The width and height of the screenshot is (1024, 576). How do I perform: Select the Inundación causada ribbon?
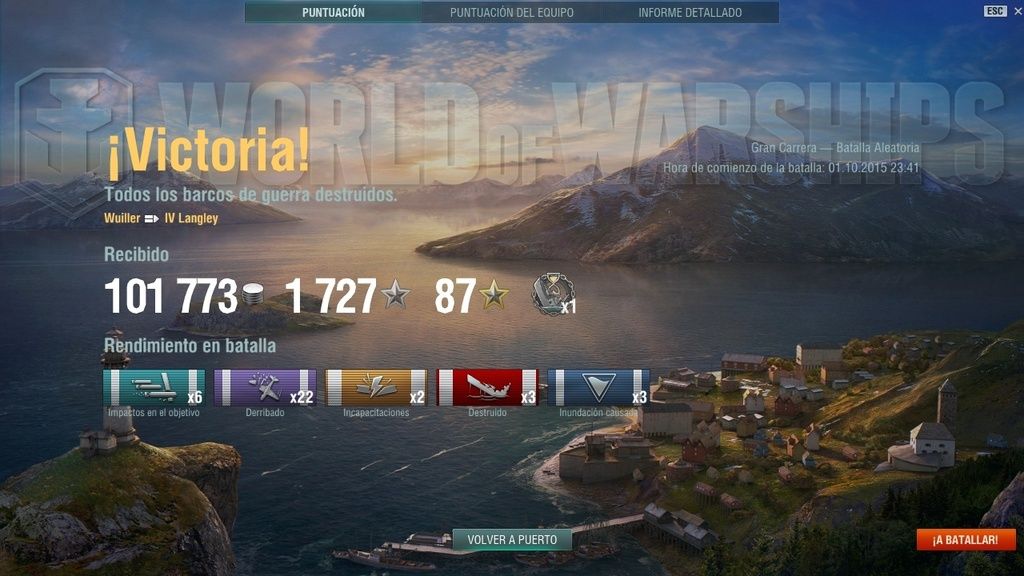[x=598, y=388]
